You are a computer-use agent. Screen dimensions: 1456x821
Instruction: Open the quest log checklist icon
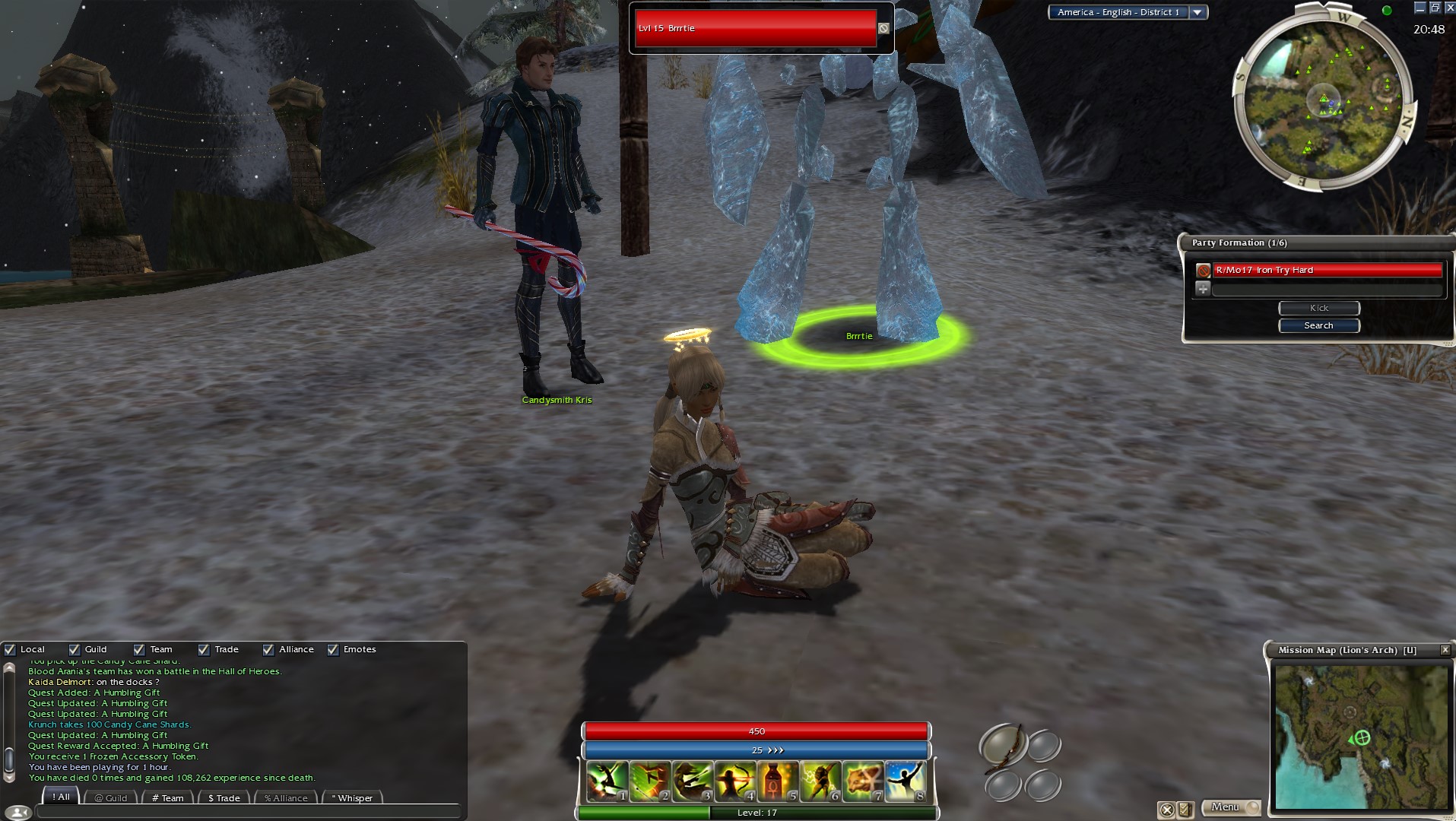click(x=1185, y=810)
